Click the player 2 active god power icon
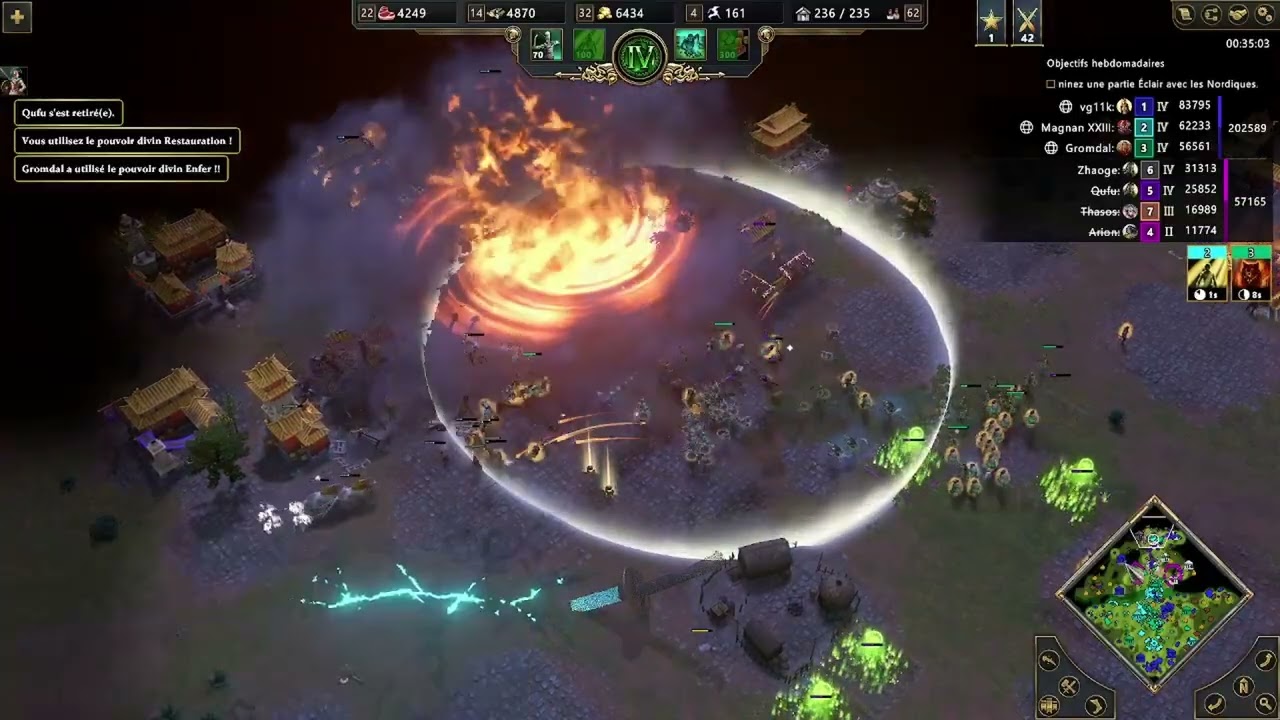Image resolution: width=1280 pixels, height=720 pixels. coord(1207,274)
